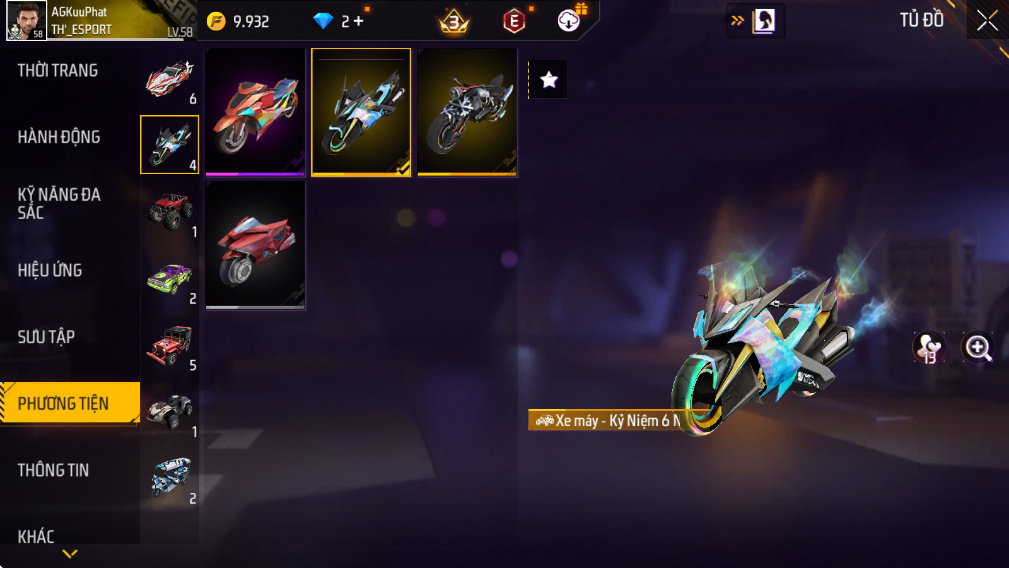
Task: Select the red and blue motorcycle skin
Action: 255,111
